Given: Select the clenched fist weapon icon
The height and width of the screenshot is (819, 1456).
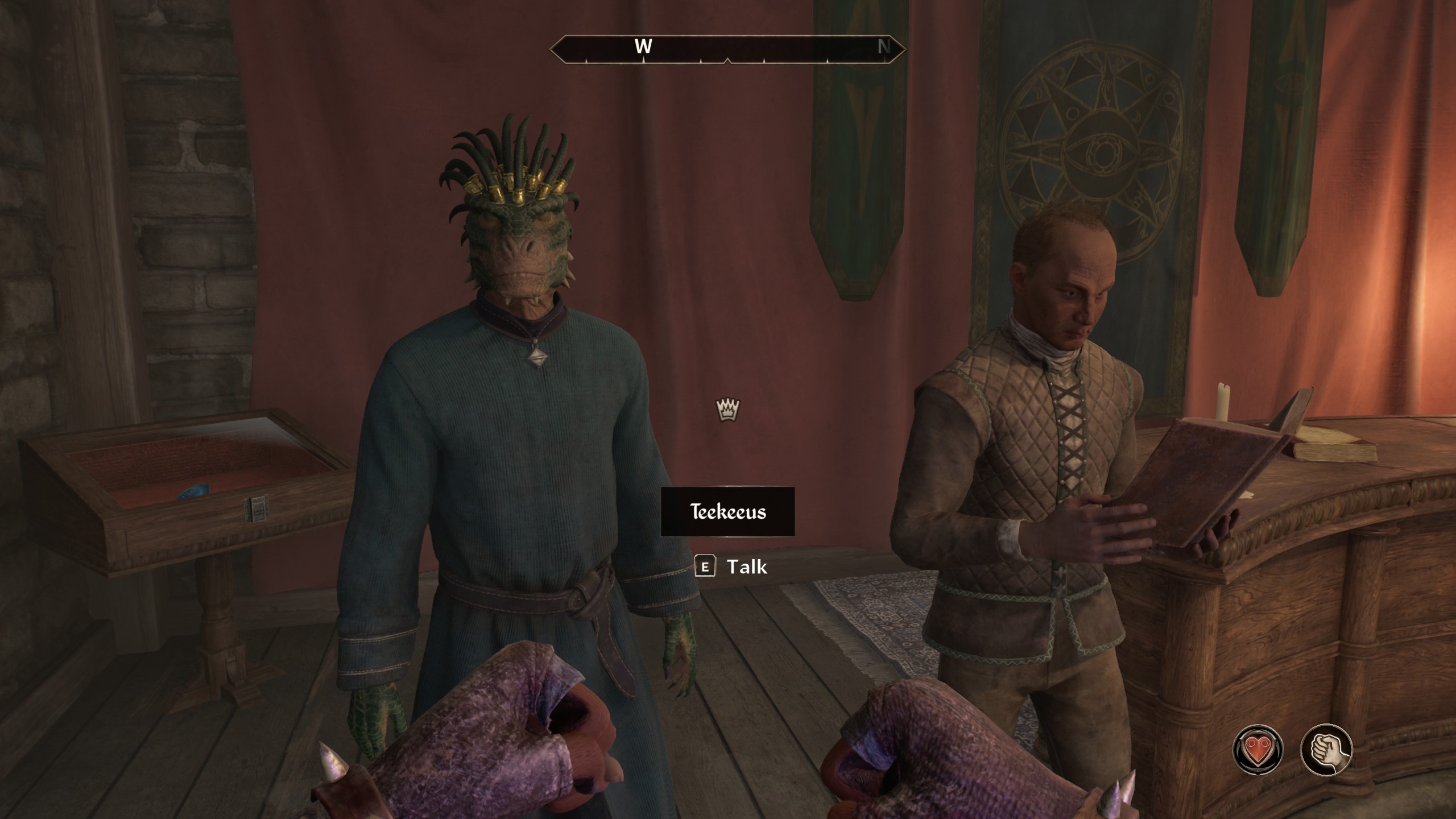Looking at the screenshot, I should pyautogui.click(x=1326, y=750).
